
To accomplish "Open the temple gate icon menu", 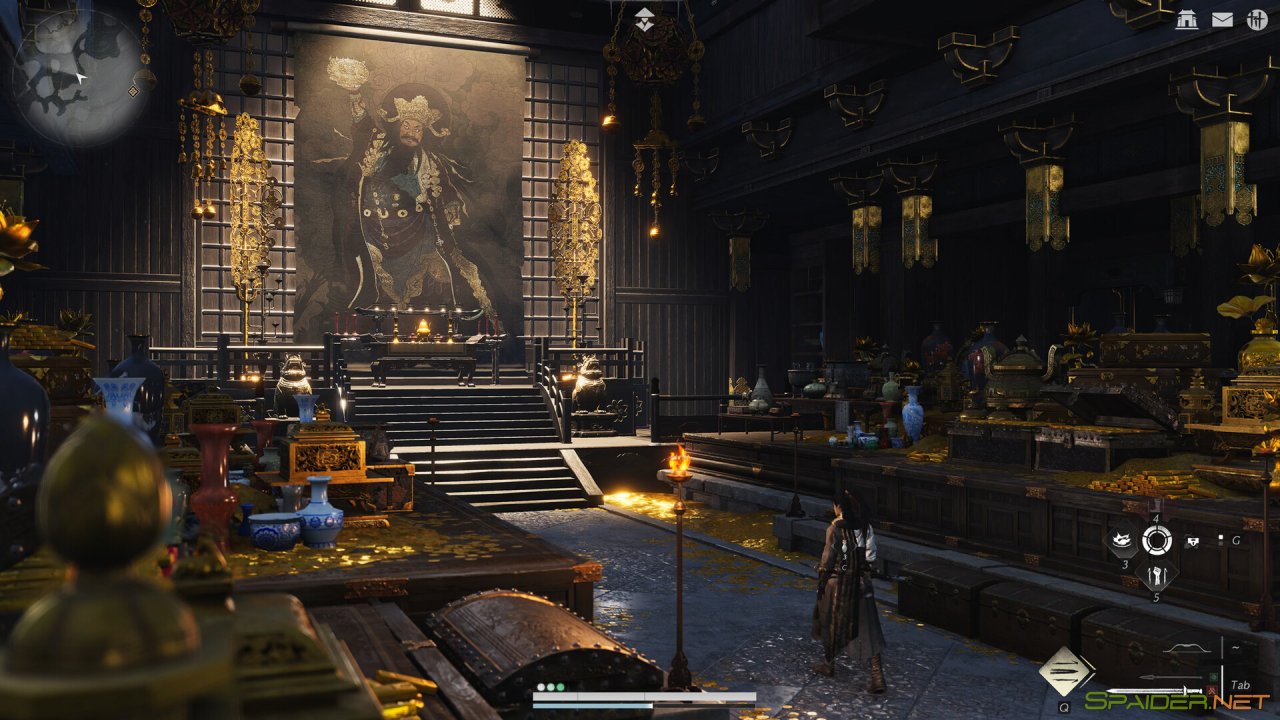I will 1186,20.
